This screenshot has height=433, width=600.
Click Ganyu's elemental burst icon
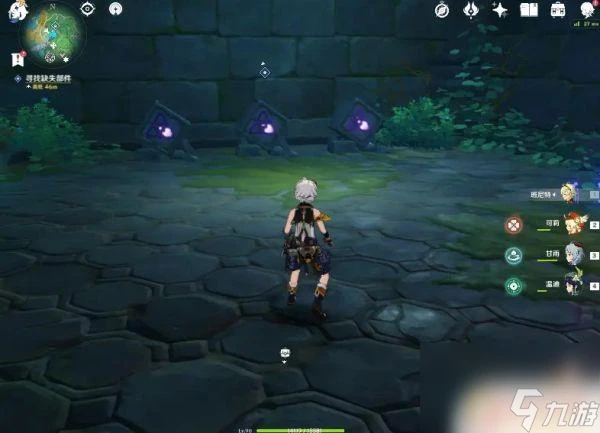pos(513,256)
